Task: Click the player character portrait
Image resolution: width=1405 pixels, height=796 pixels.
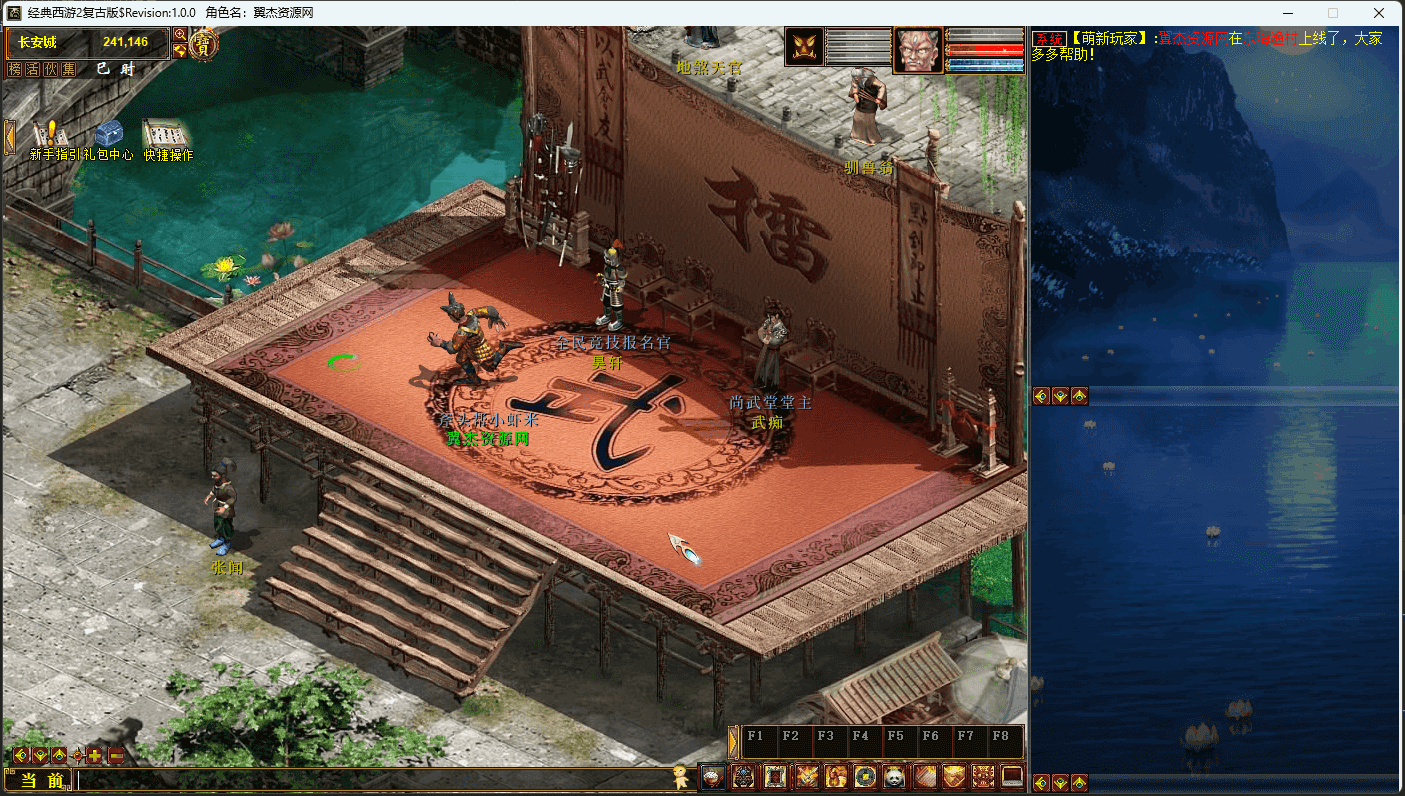Action: pos(917,50)
